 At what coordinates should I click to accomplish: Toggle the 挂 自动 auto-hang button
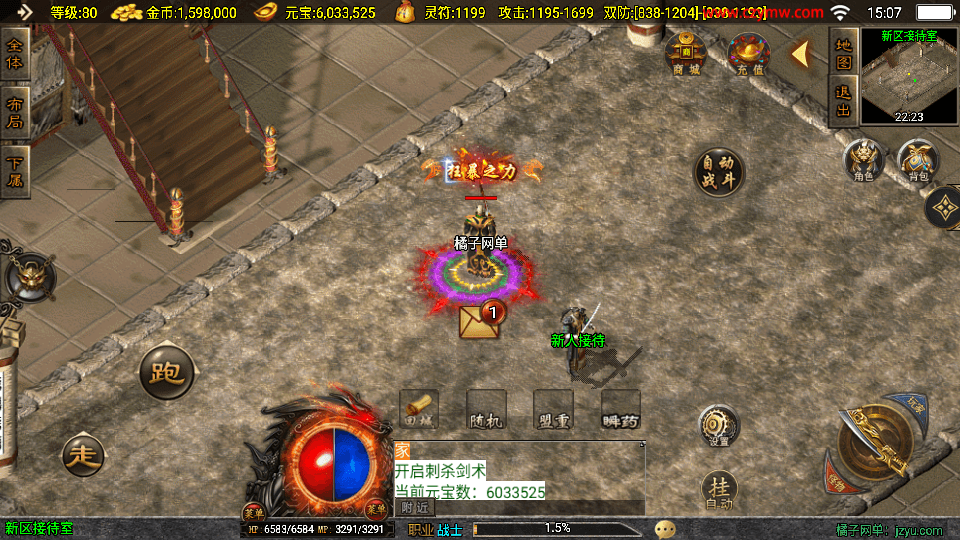click(x=719, y=490)
